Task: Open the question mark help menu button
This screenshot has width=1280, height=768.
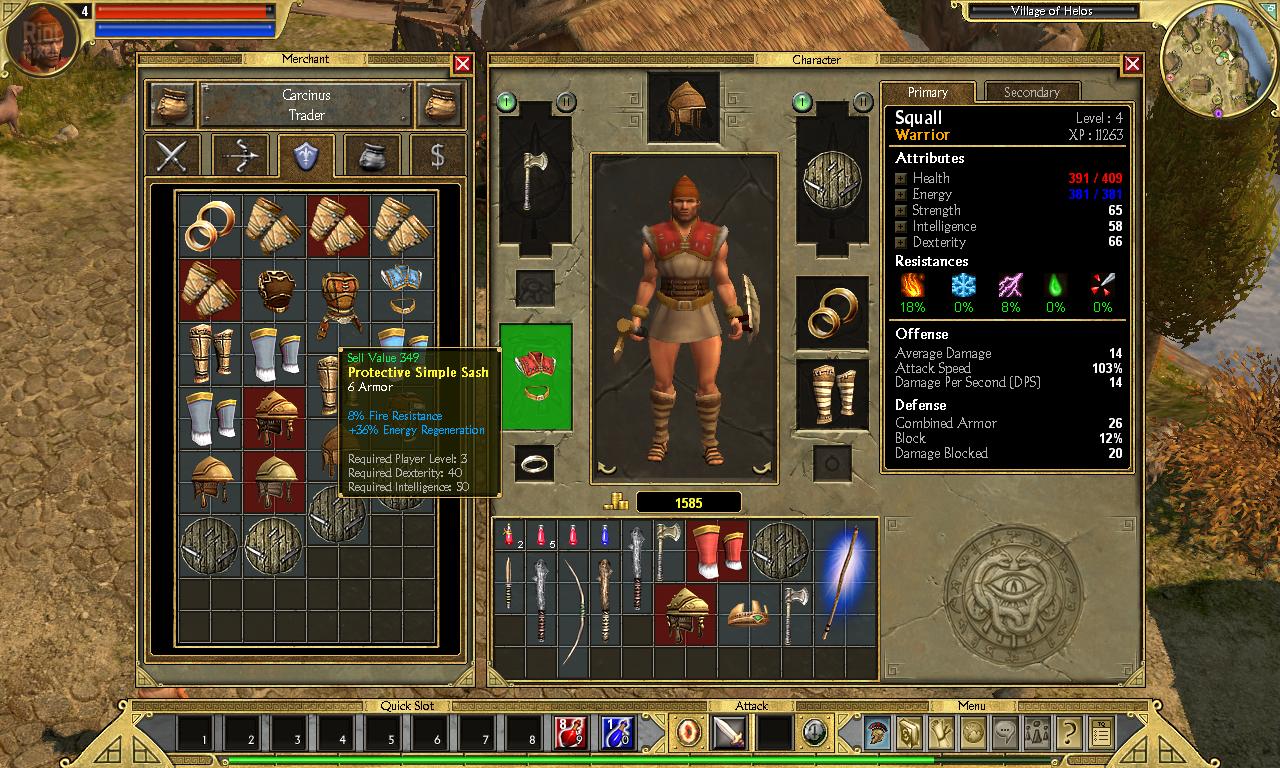Action: click(1067, 733)
